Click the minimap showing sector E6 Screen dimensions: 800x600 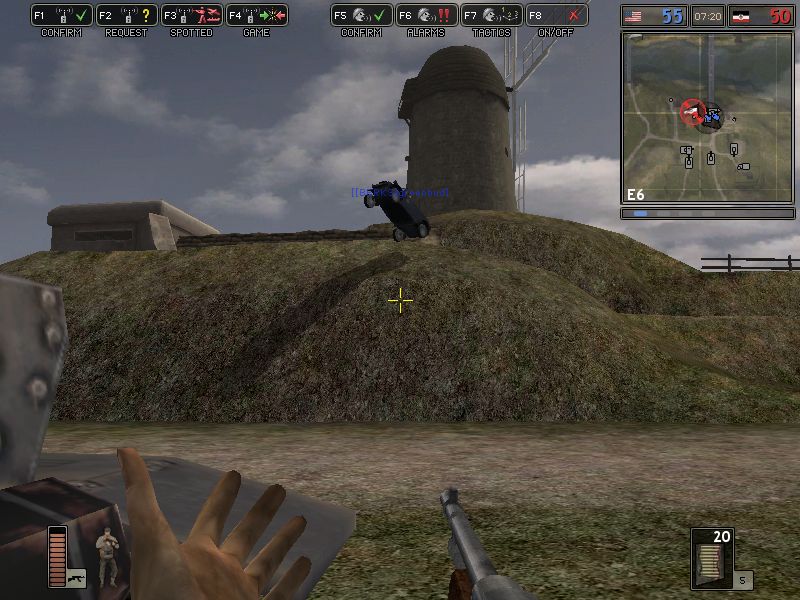click(707, 118)
